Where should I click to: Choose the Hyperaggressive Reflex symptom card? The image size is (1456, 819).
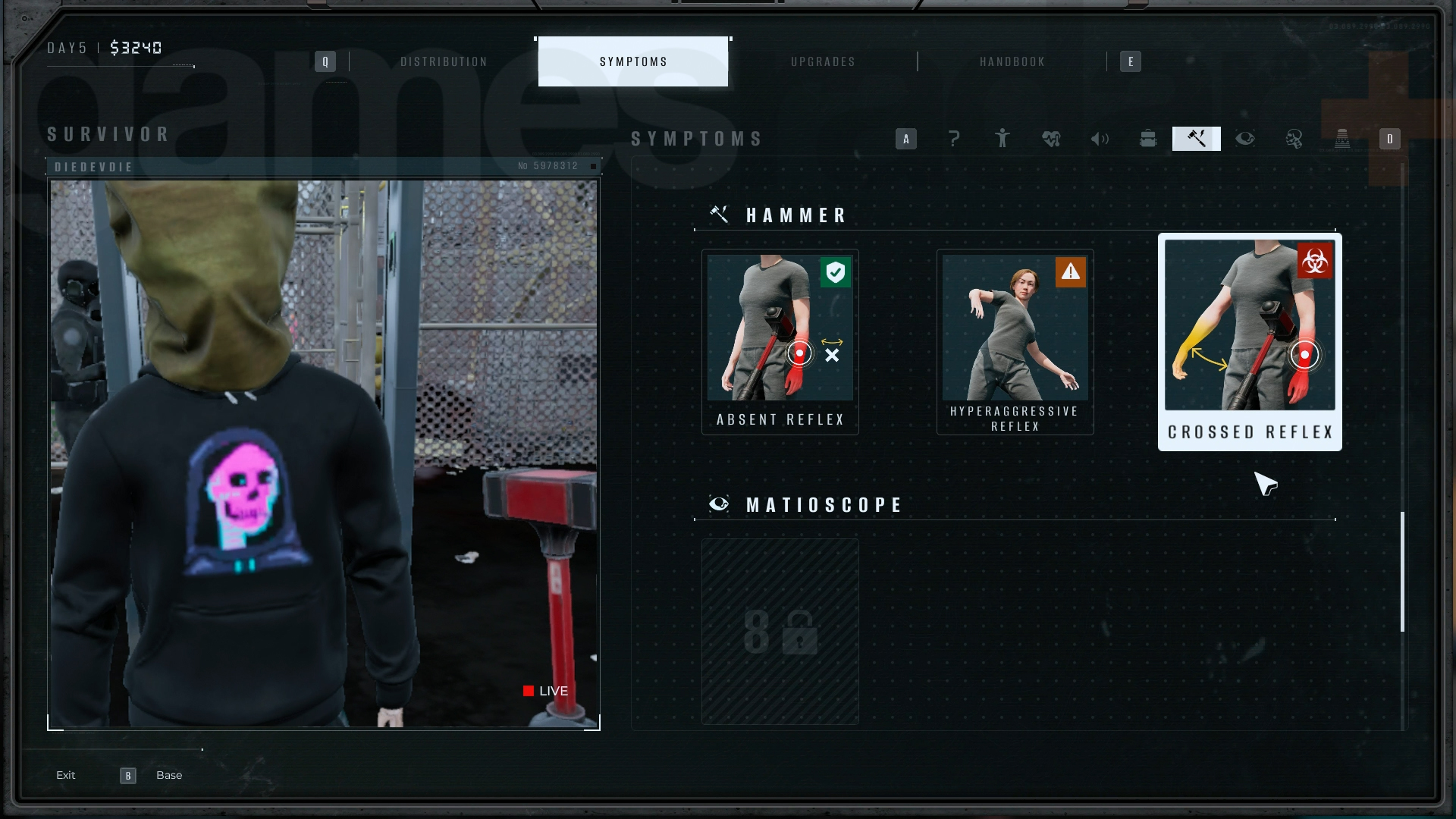pos(1015,341)
